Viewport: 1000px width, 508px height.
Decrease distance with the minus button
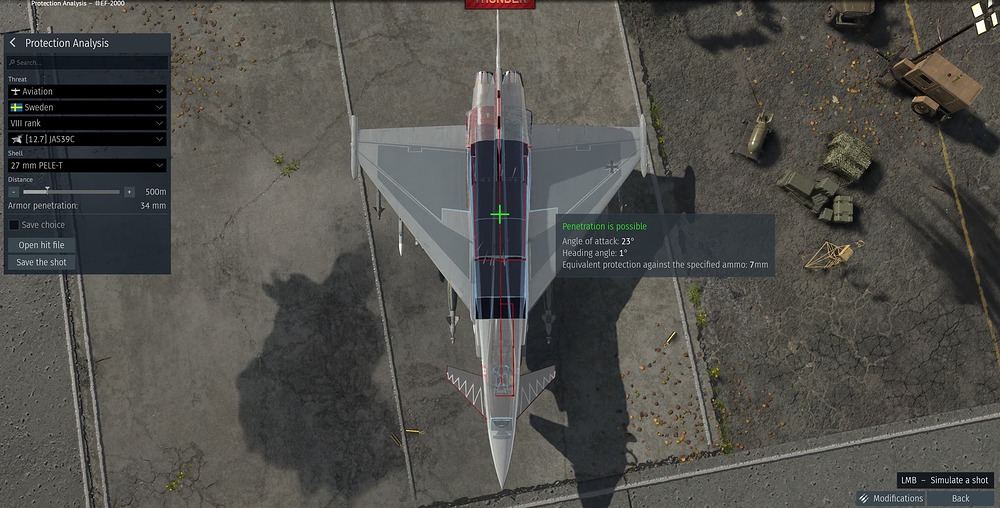click(14, 191)
